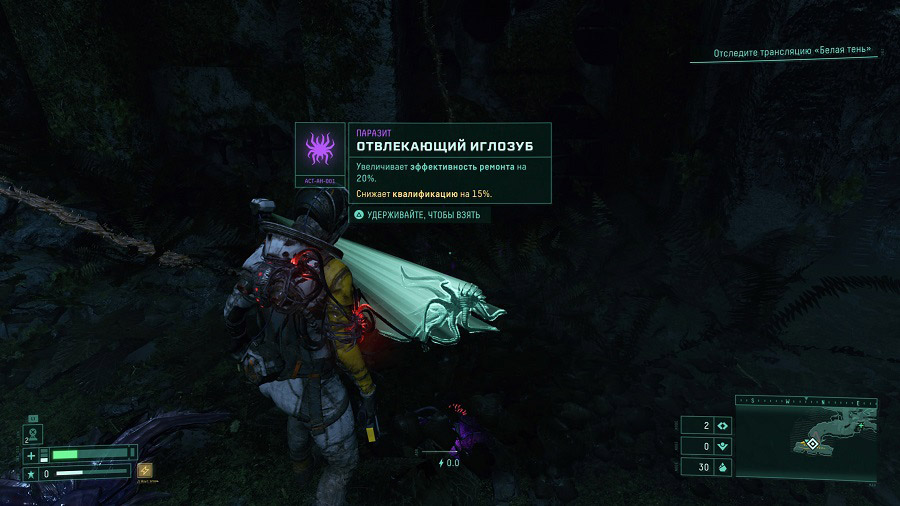
Task: Click the purple parasite icon in the tooltip
Action: point(320,149)
